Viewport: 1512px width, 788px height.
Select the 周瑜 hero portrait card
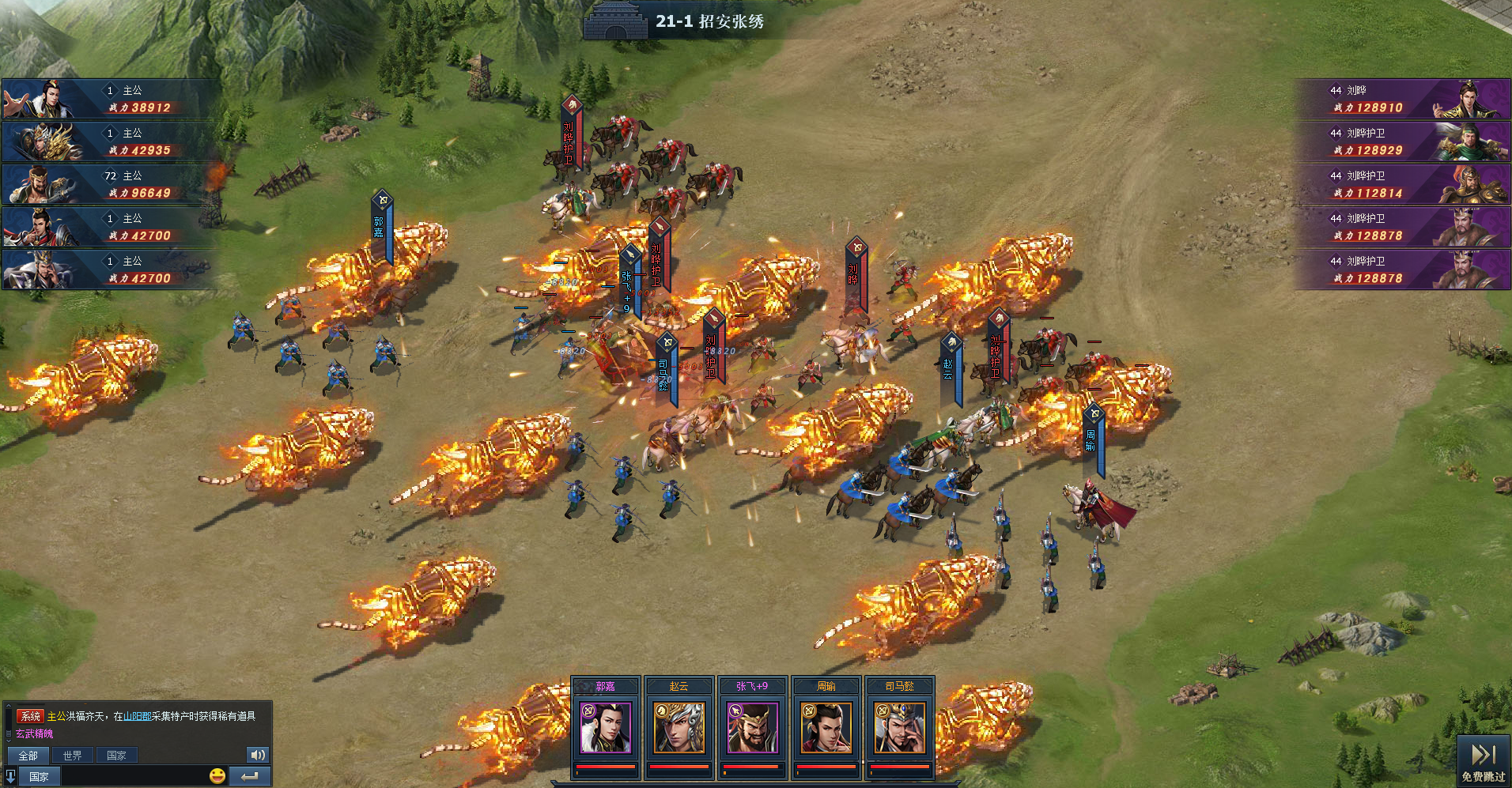tap(826, 727)
